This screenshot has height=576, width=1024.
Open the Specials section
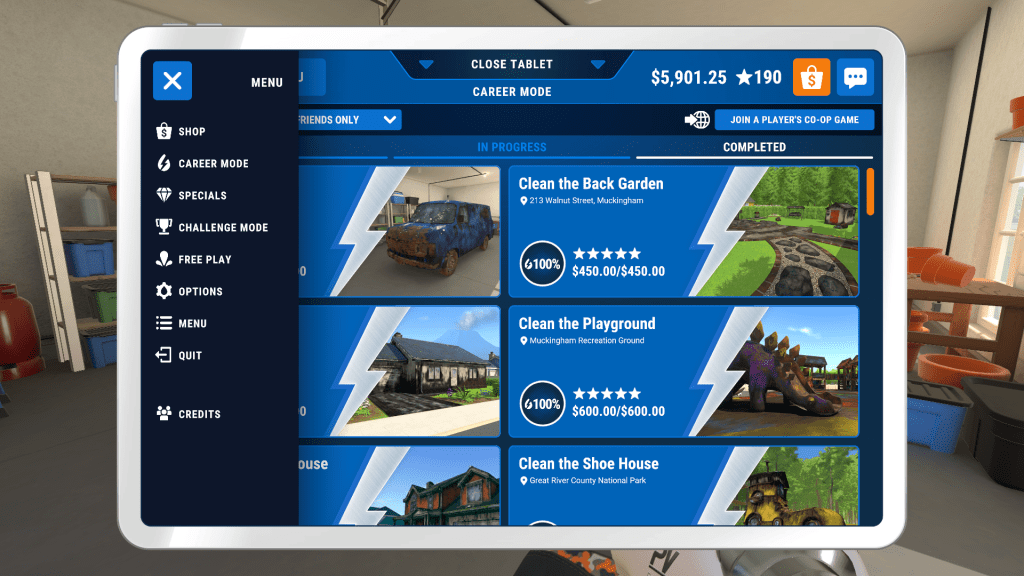[x=201, y=196]
